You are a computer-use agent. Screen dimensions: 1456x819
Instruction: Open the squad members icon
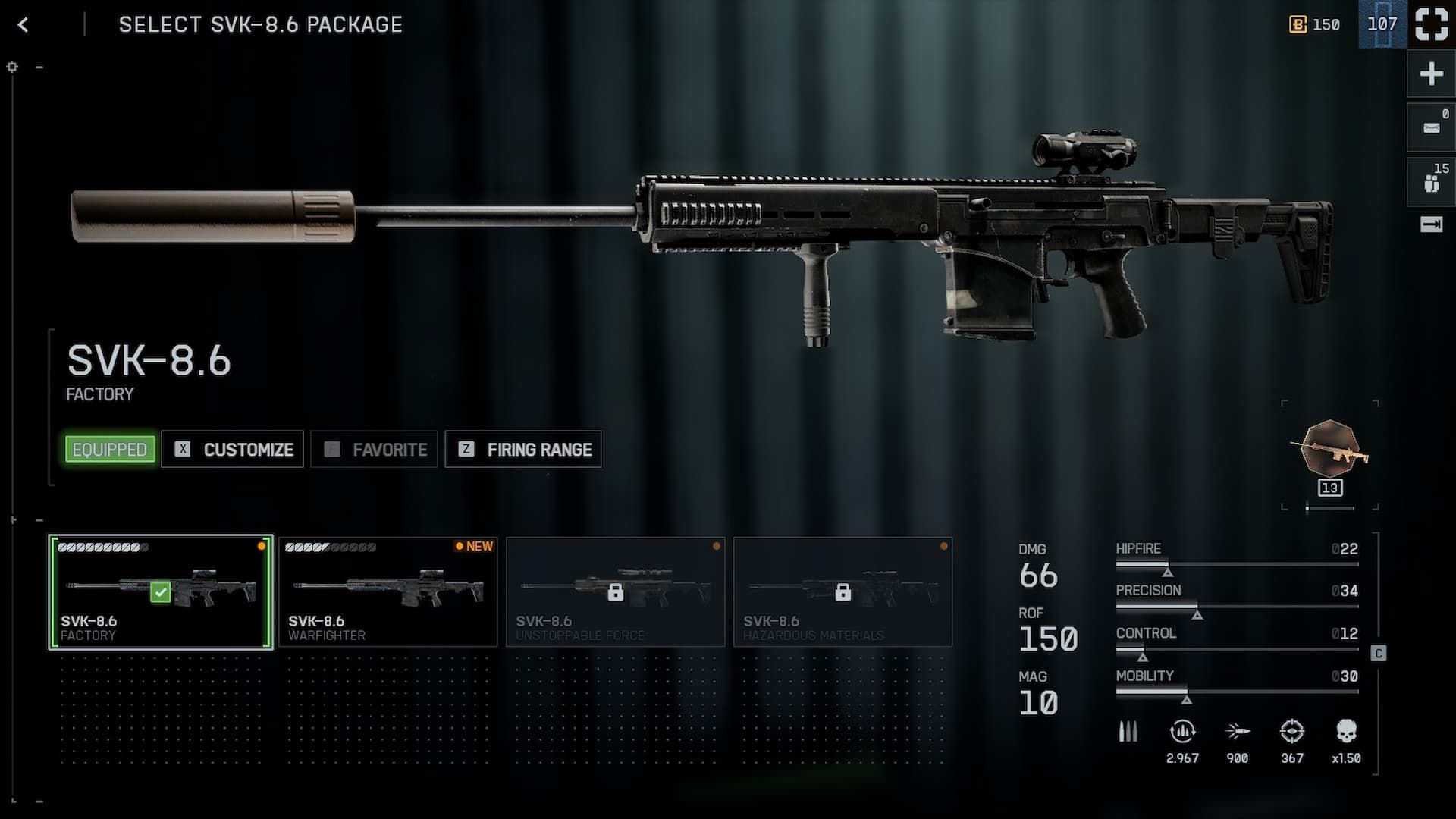tap(1431, 182)
